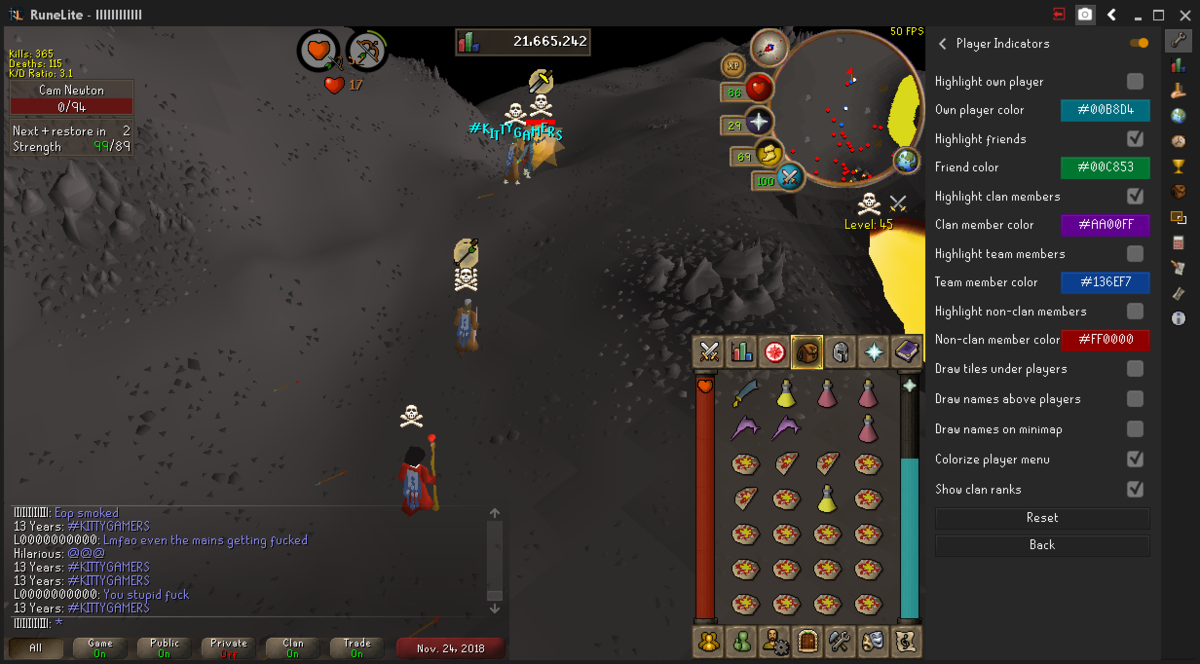Open the Magic spellbook tab
This screenshot has width=1200, height=664.
point(907,351)
